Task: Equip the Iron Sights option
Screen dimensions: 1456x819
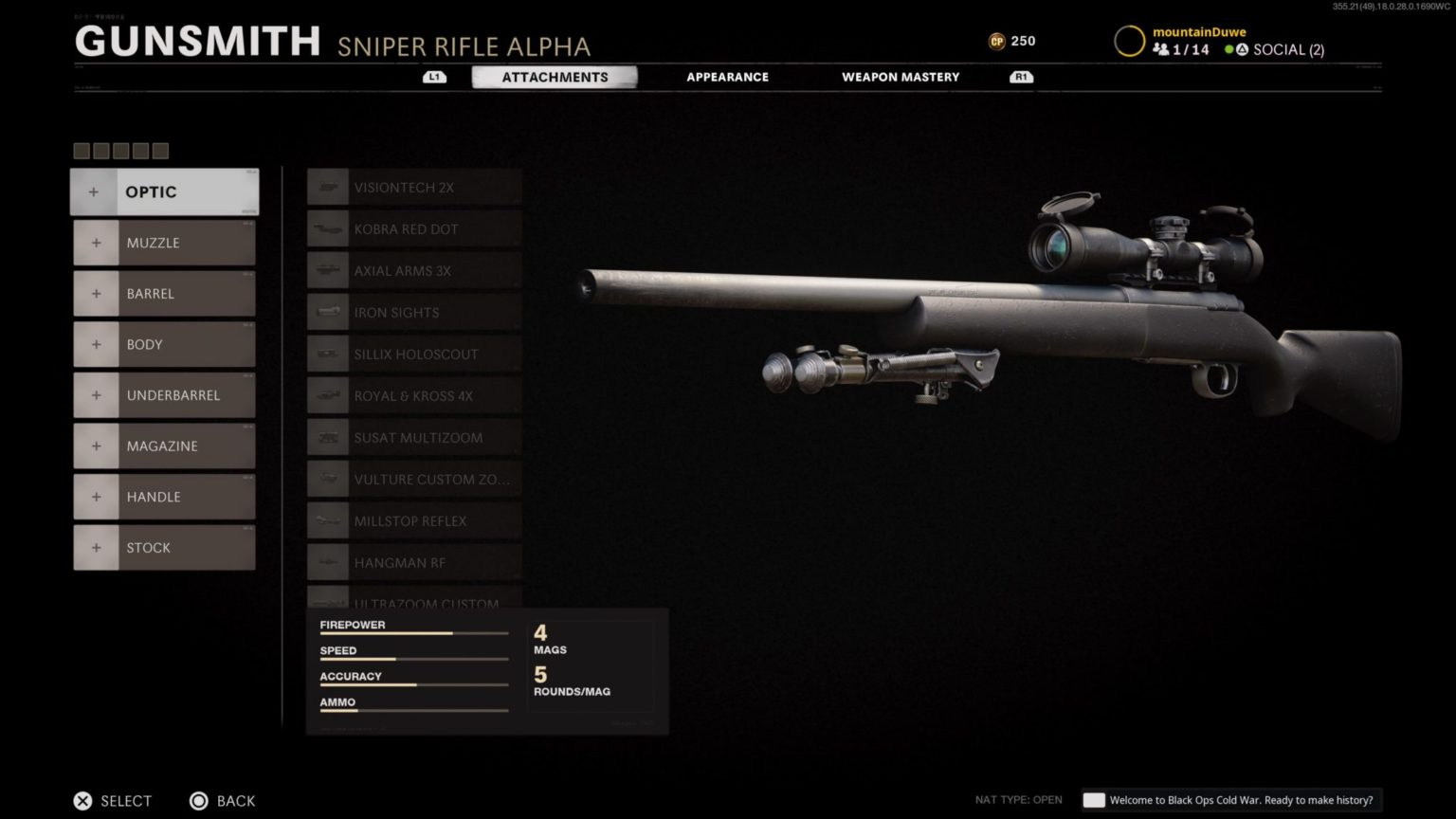Action: click(x=414, y=313)
